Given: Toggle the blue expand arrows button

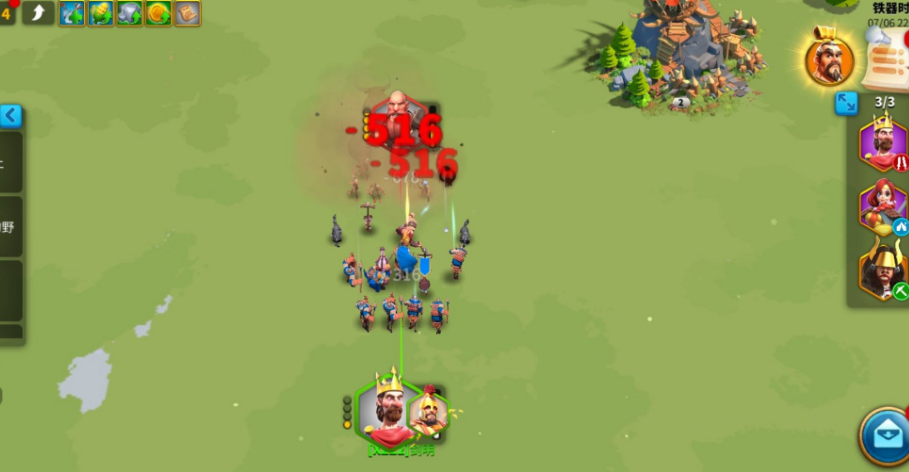Looking at the screenshot, I should click(846, 103).
